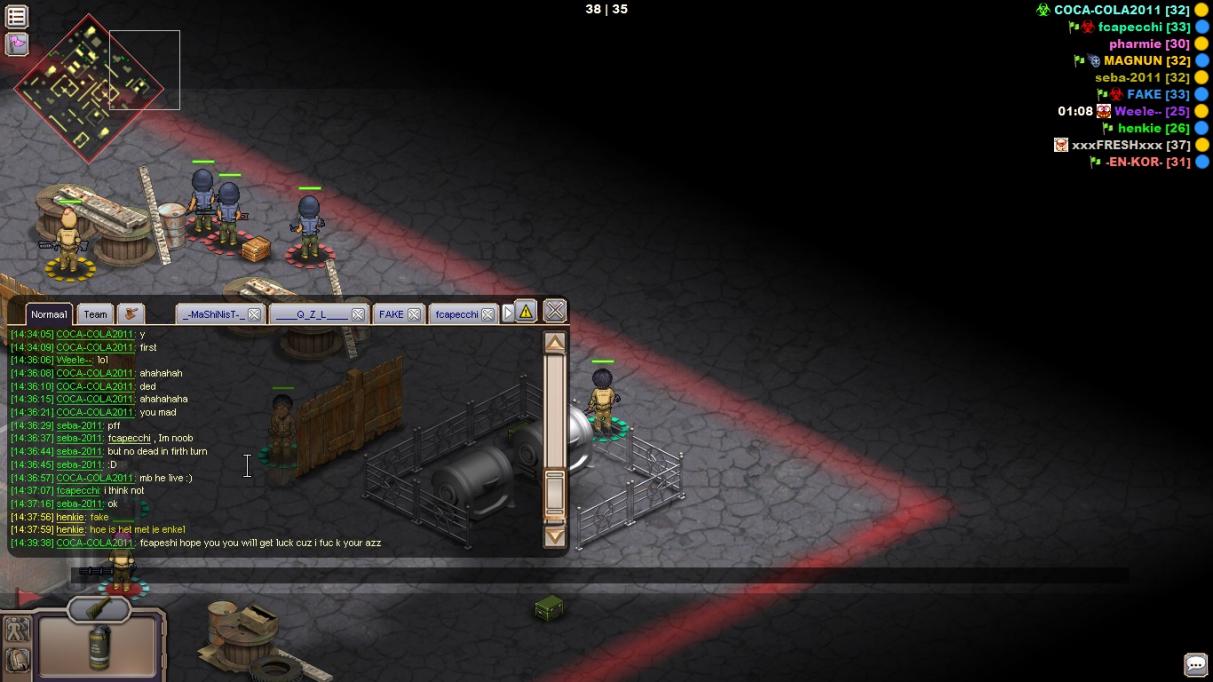Open the backpack inventory button

(17, 660)
